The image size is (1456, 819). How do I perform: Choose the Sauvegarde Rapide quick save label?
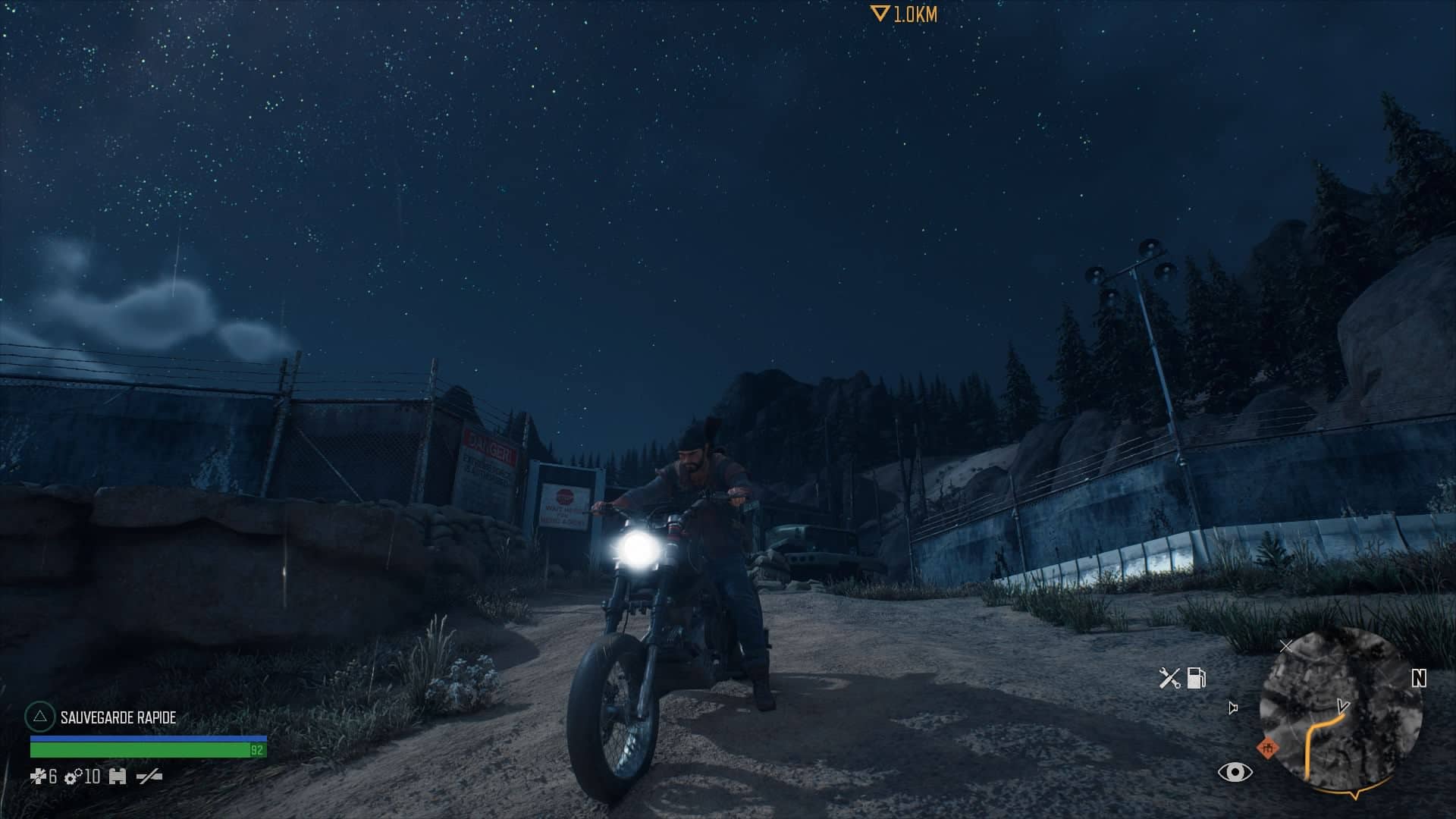click(x=118, y=717)
